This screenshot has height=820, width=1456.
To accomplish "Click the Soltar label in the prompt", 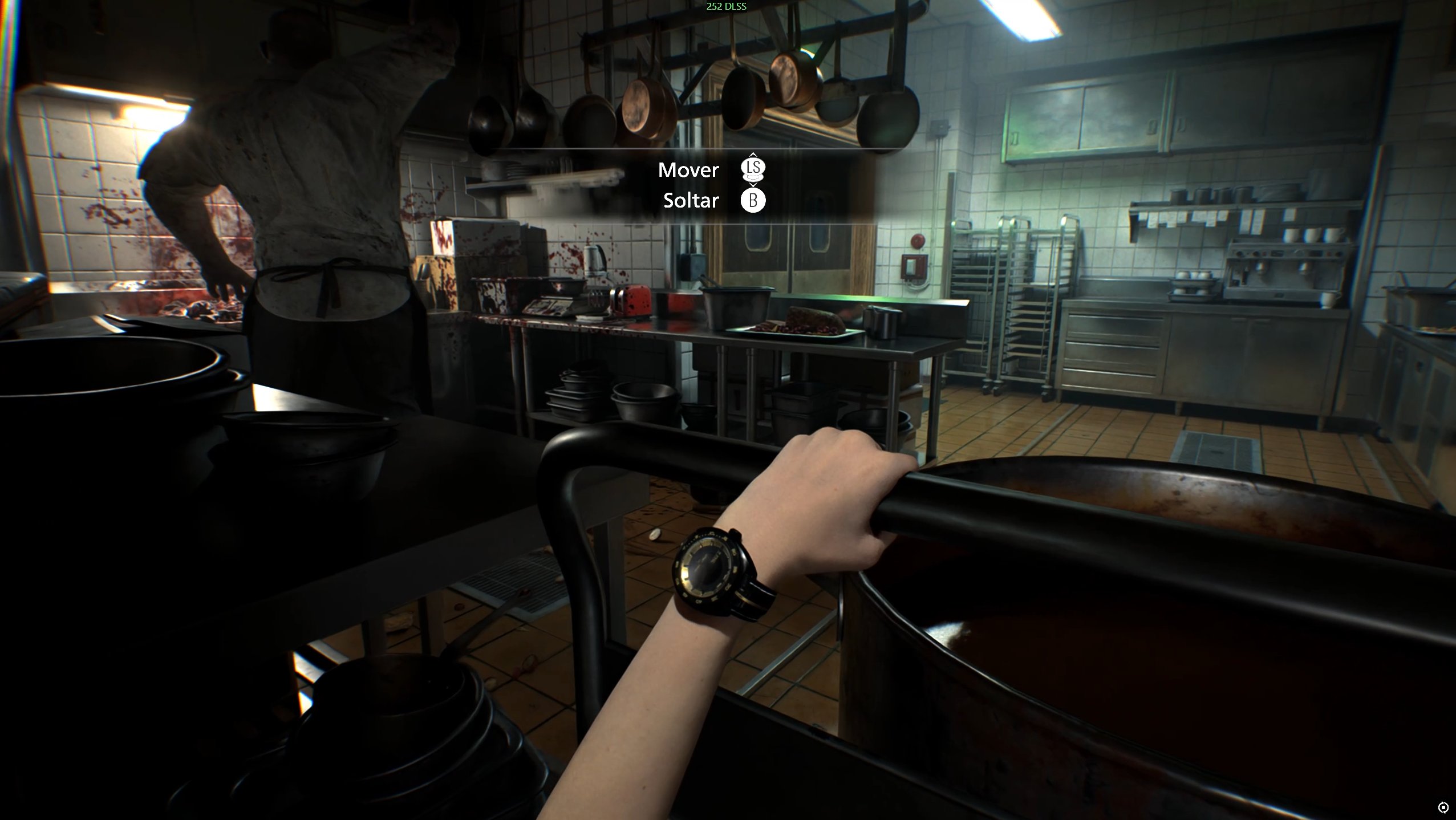I will 691,200.
